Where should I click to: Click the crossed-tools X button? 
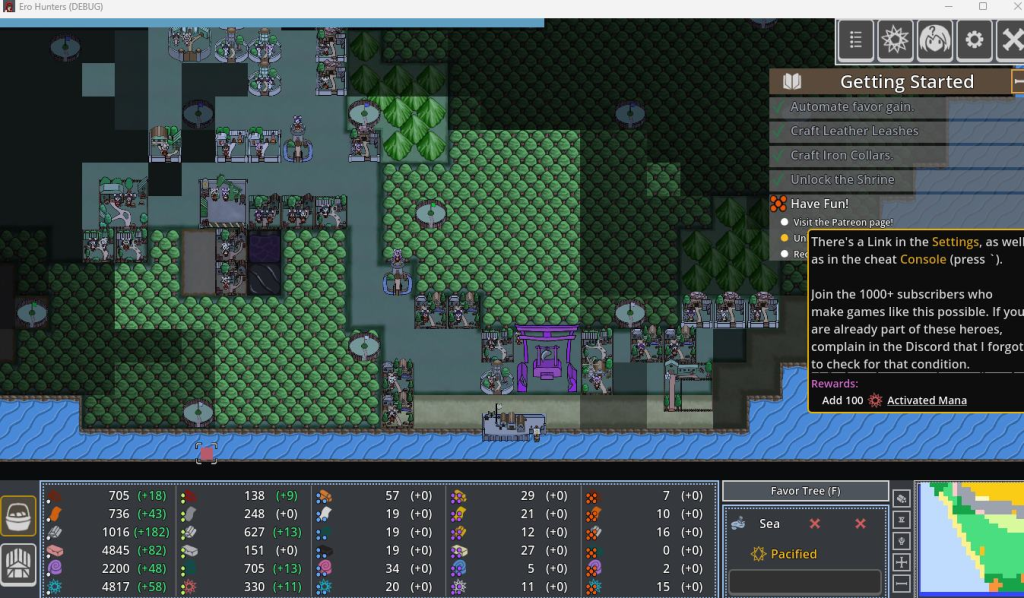(x=1011, y=40)
